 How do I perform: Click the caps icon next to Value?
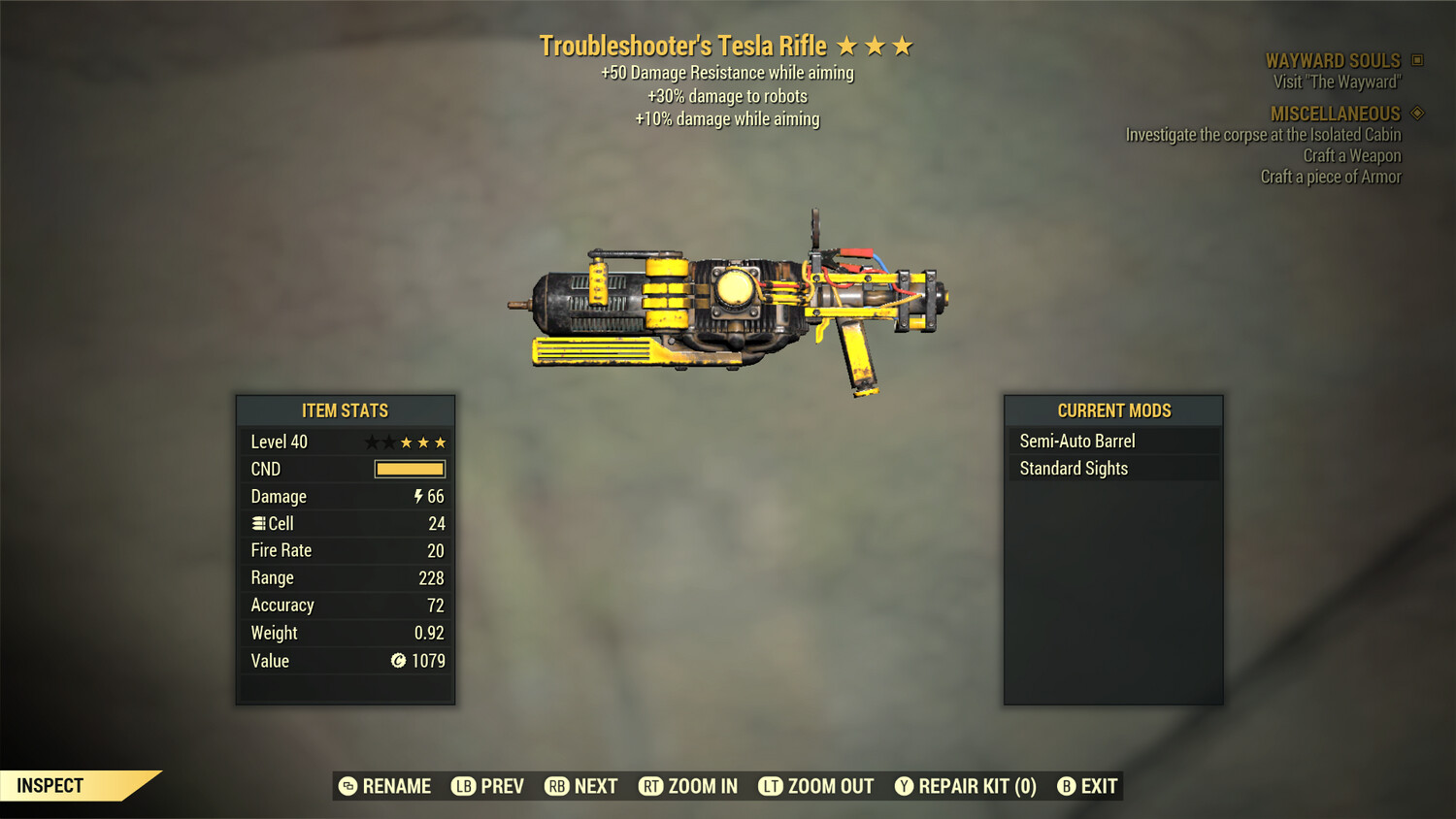(x=398, y=661)
